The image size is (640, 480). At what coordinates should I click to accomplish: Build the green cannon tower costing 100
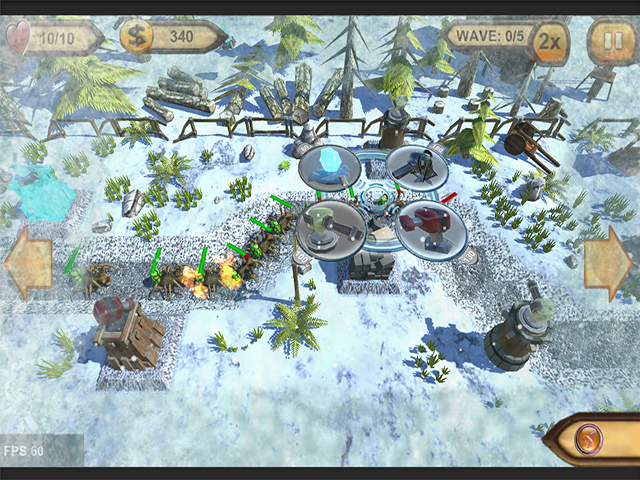pos(328,228)
